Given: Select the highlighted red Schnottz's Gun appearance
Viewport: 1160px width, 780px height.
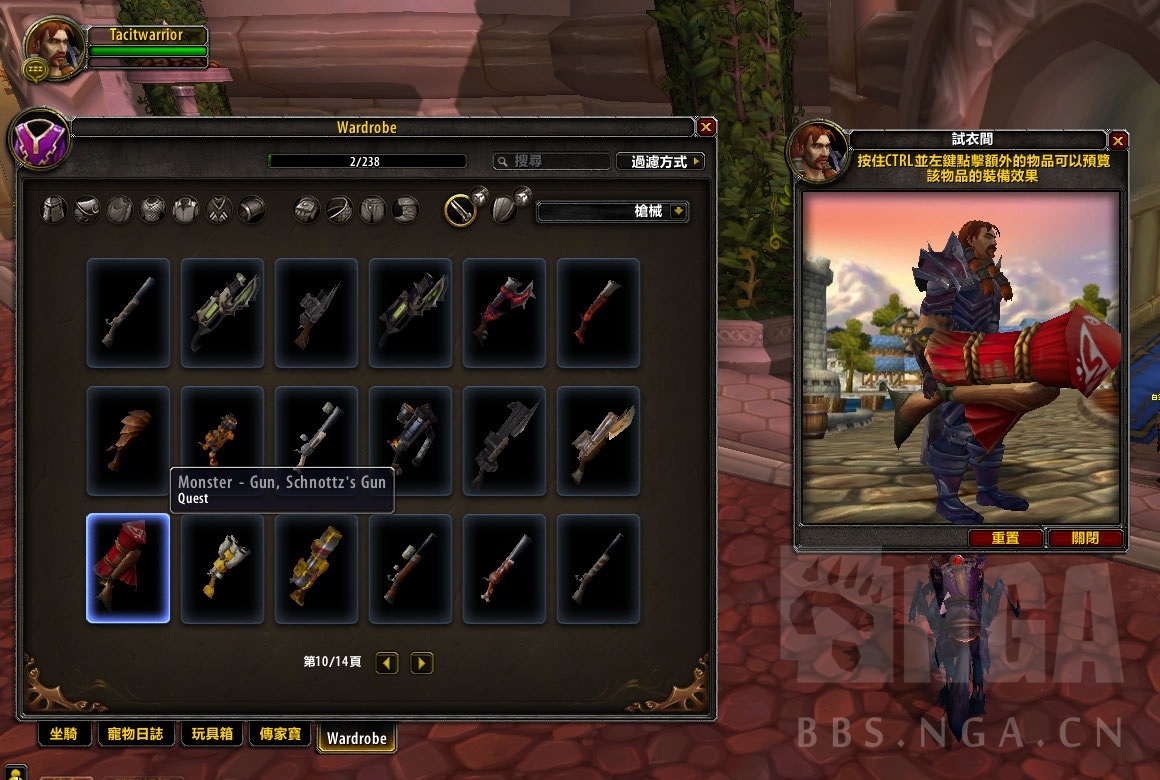Looking at the screenshot, I should click(128, 568).
